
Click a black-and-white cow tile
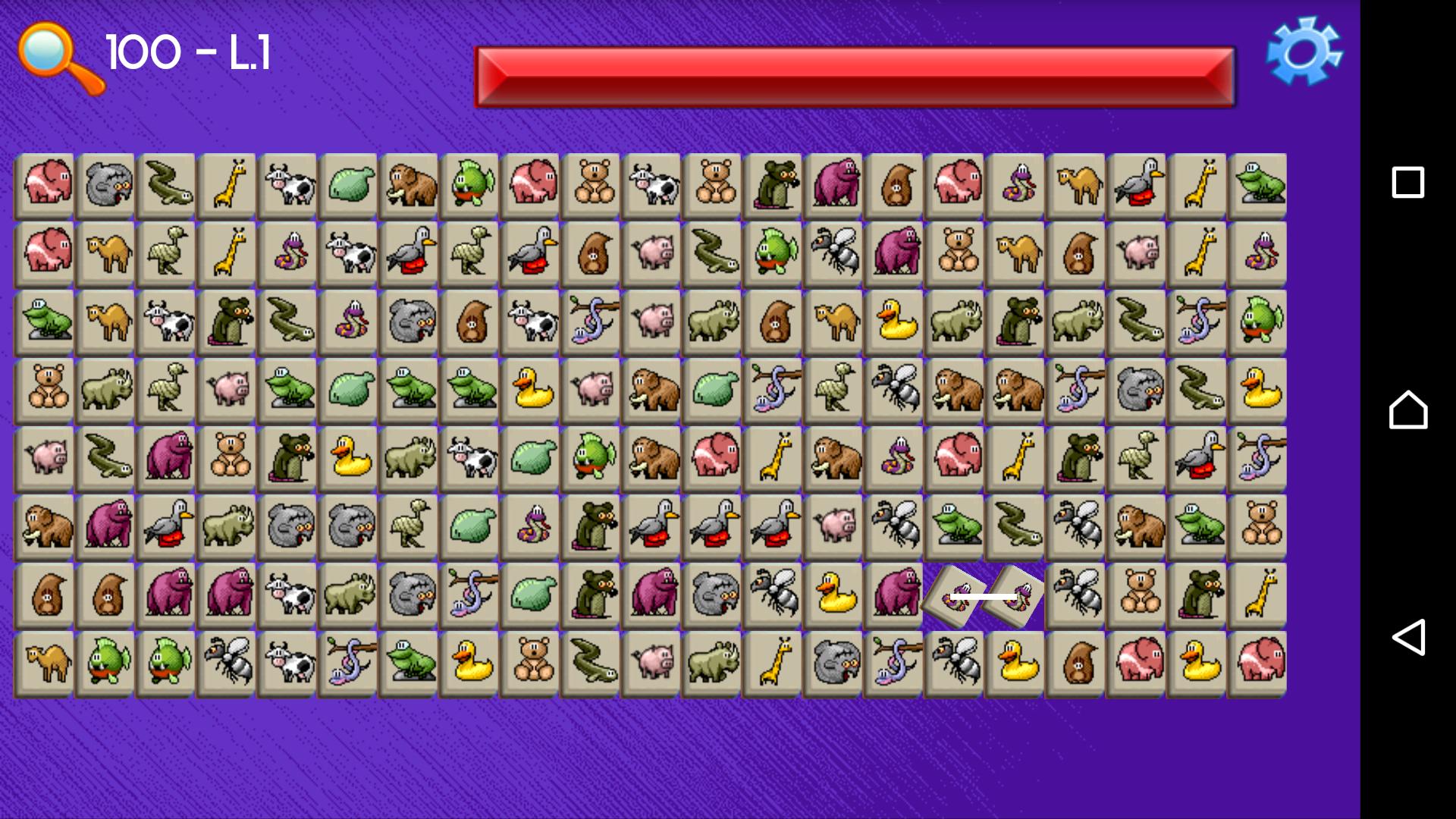coord(287,184)
